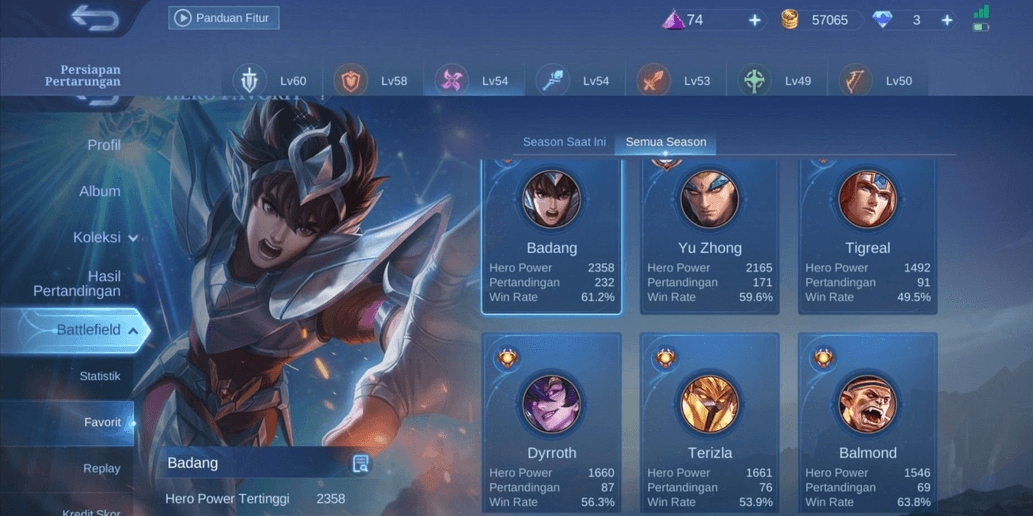The height and width of the screenshot is (516, 1033).
Task: Open the Album section
Action: coord(99,191)
